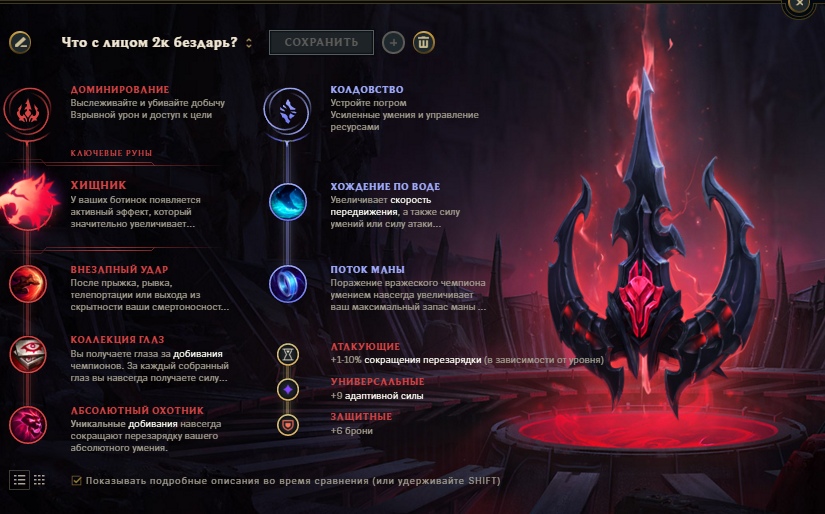Open the rune page name dropdown
Screen dimensions: 825x514
pyautogui.click(x=248, y=43)
